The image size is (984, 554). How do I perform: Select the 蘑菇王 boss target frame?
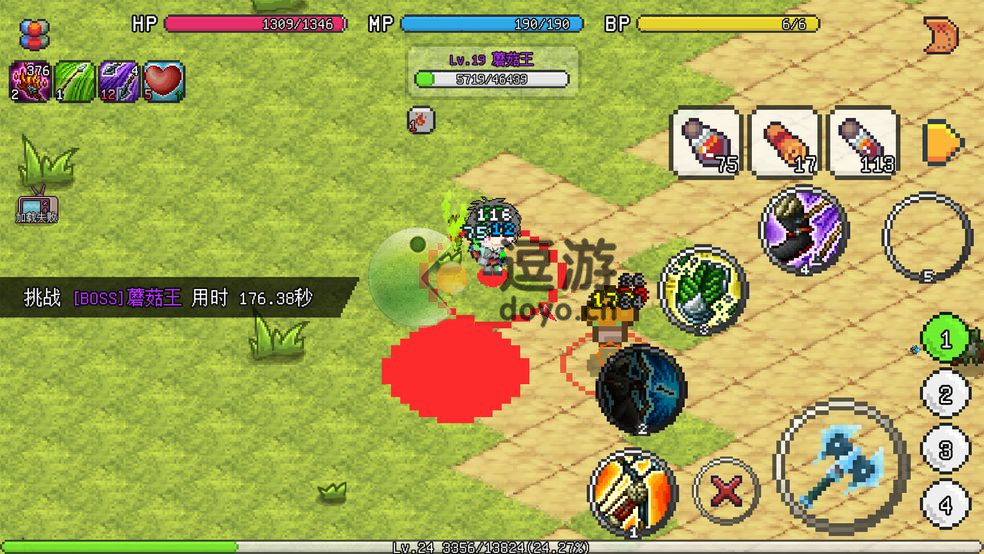pyautogui.click(x=493, y=70)
